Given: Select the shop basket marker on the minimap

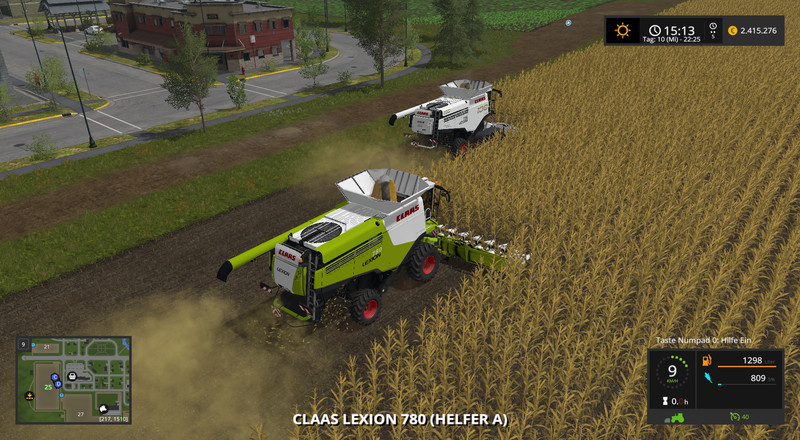Looking at the screenshot, I should click(71, 378).
